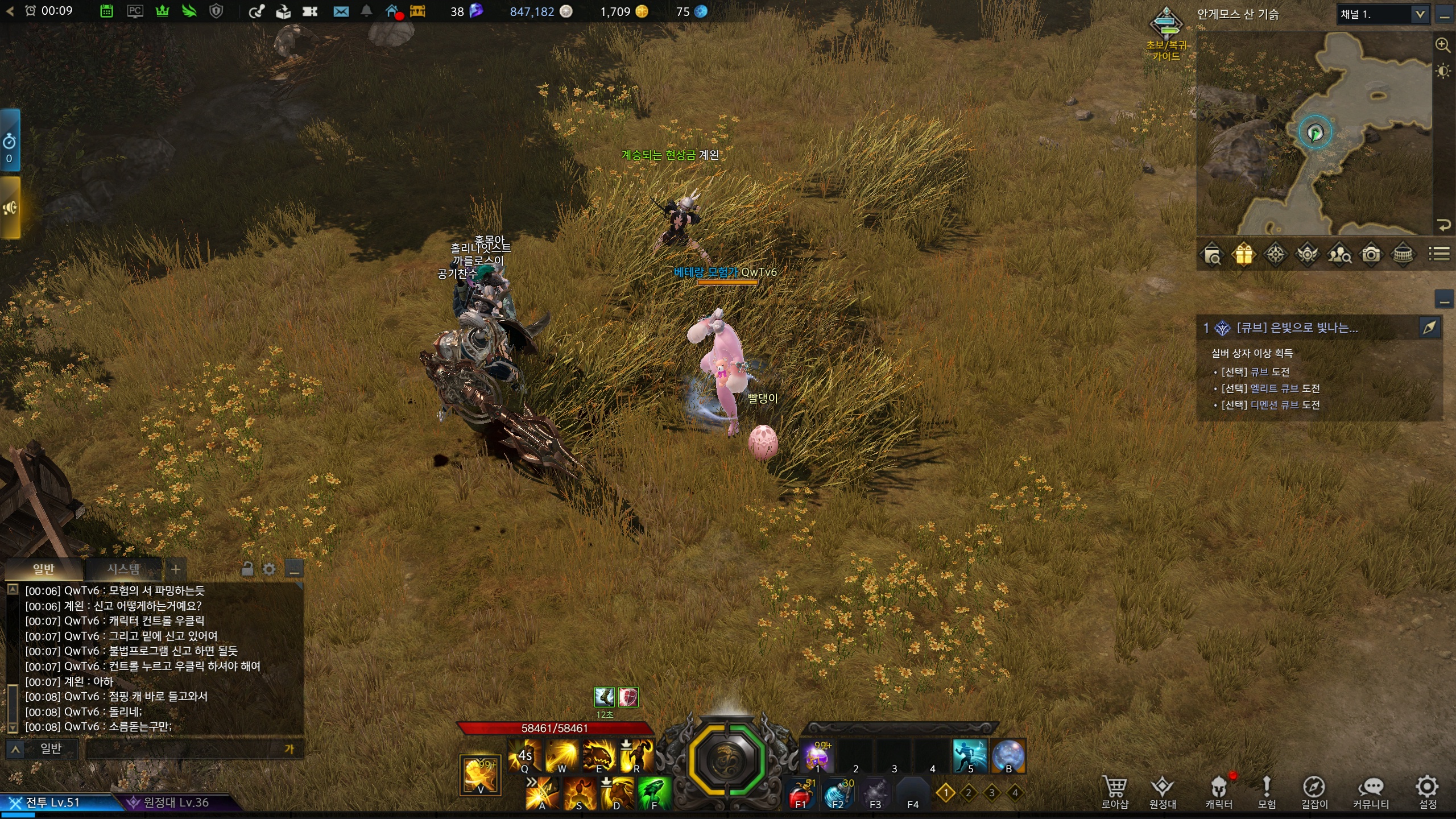The height and width of the screenshot is (819, 1456).
Task: Open the 커뮤니티 community menu
Action: [x=1371, y=792]
